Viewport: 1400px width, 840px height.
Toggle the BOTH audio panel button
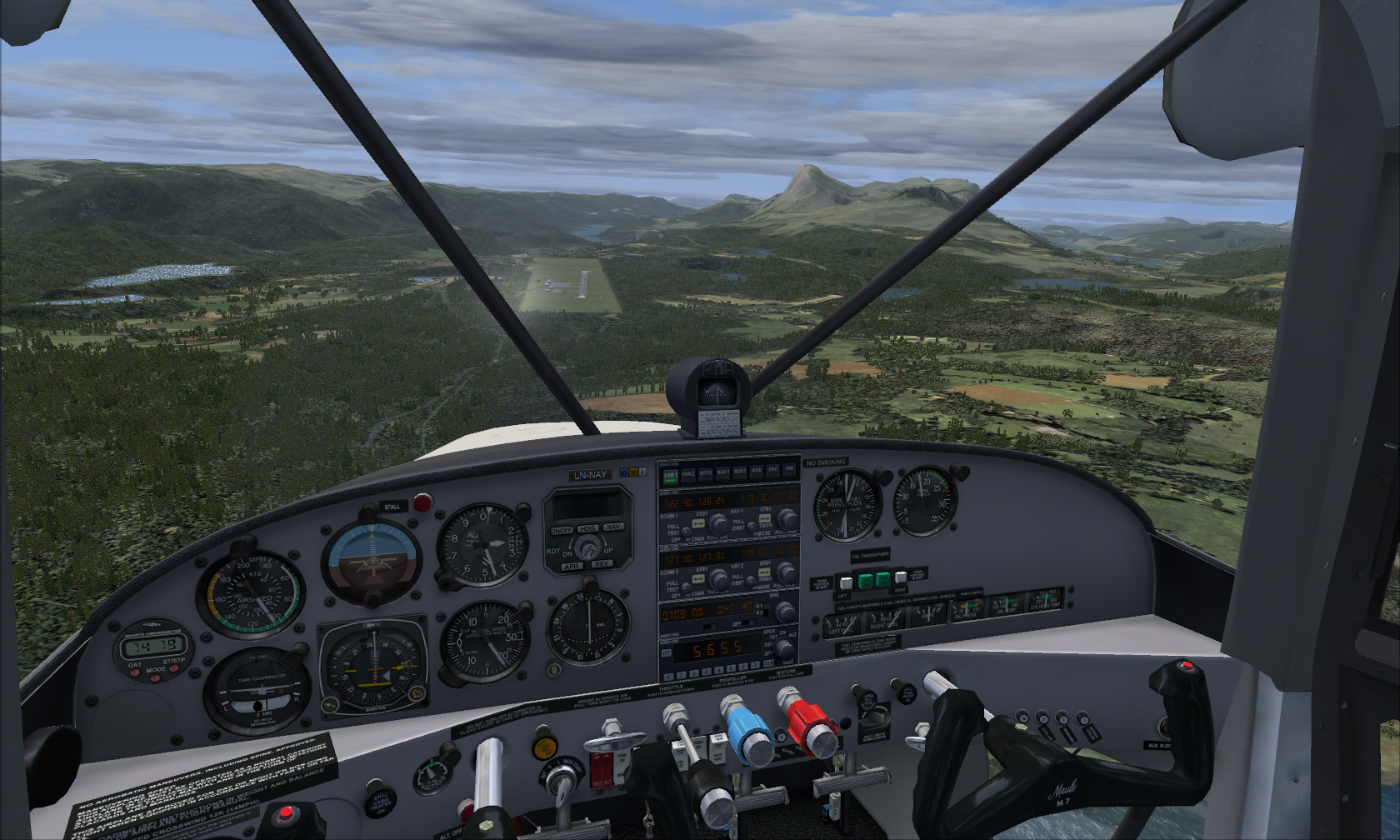[705, 474]
